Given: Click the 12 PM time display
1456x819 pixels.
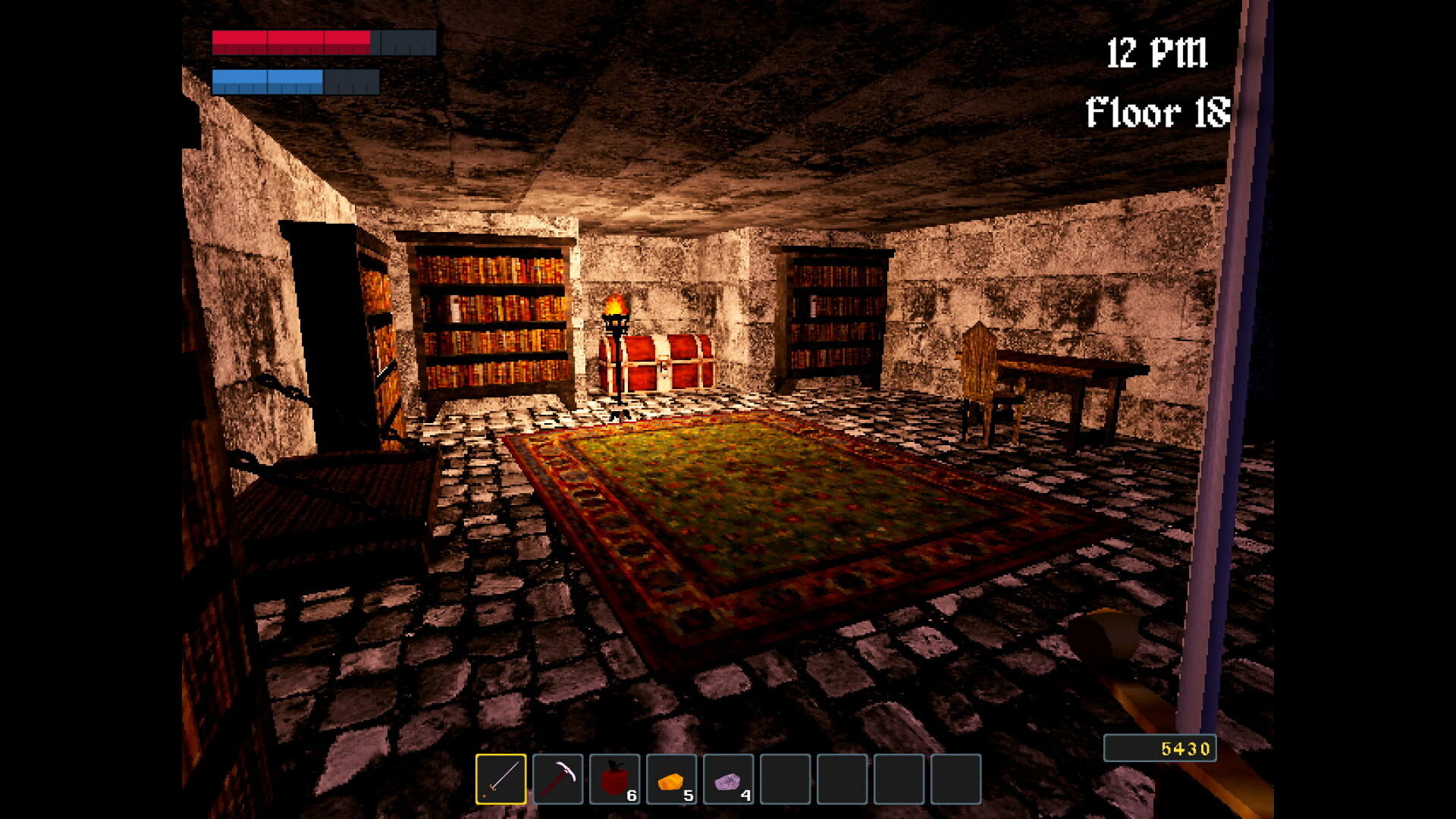Looking at the screenshot, I should 1157,52.
